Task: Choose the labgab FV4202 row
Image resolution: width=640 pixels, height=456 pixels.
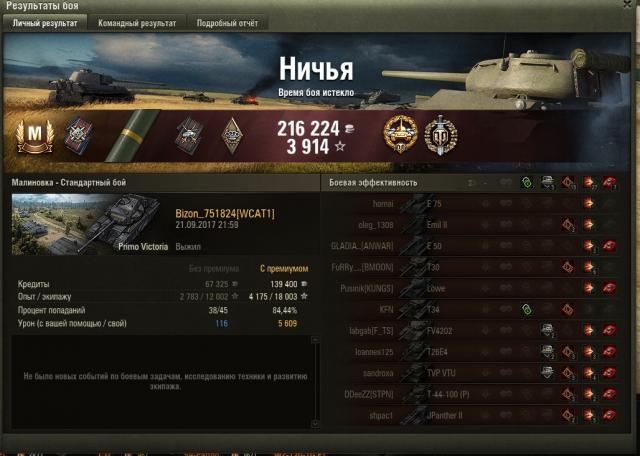Action: point(470,331)
